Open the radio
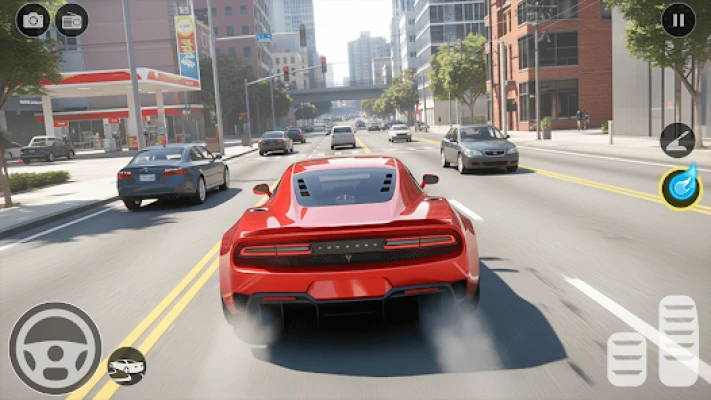The image size is (711, 400). point(71,20)
